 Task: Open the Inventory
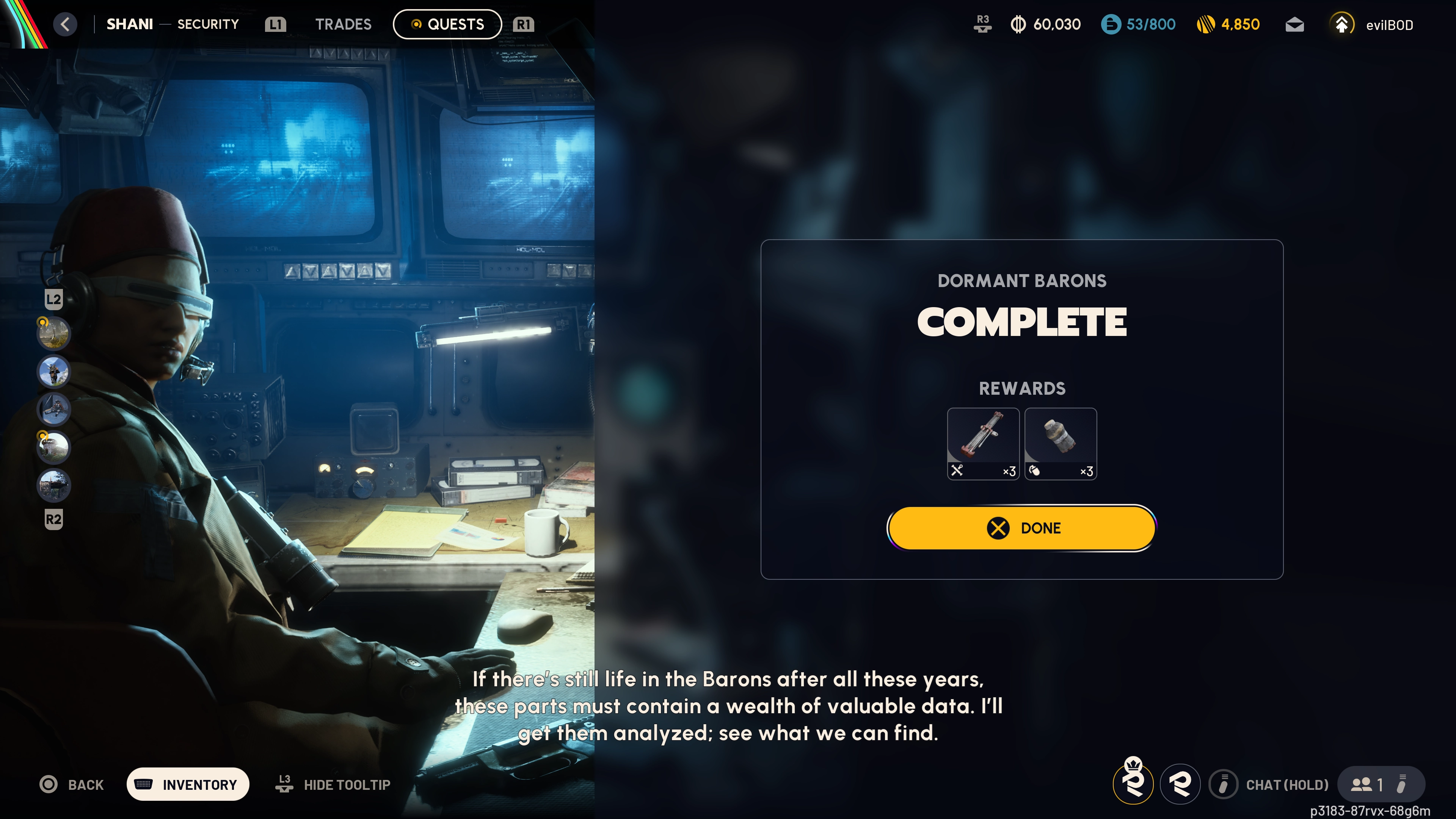(x=188, y=784)
